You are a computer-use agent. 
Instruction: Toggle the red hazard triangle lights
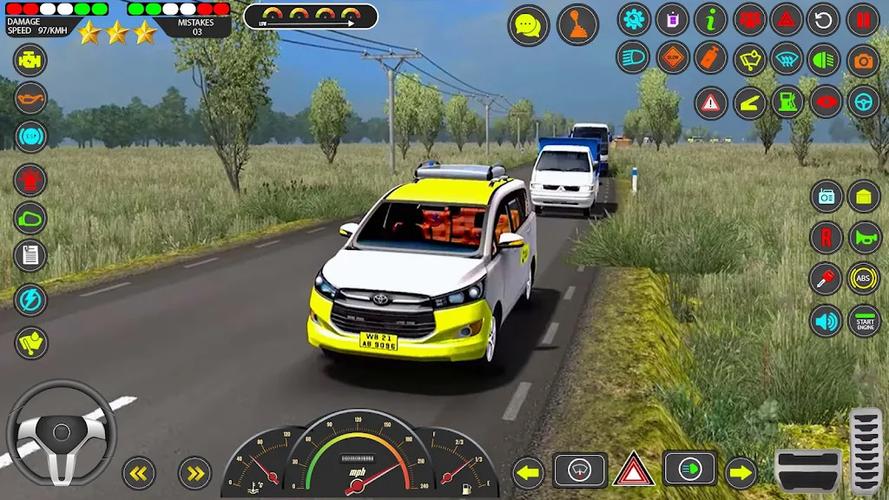pyautogui.click(x=787, y=19)
